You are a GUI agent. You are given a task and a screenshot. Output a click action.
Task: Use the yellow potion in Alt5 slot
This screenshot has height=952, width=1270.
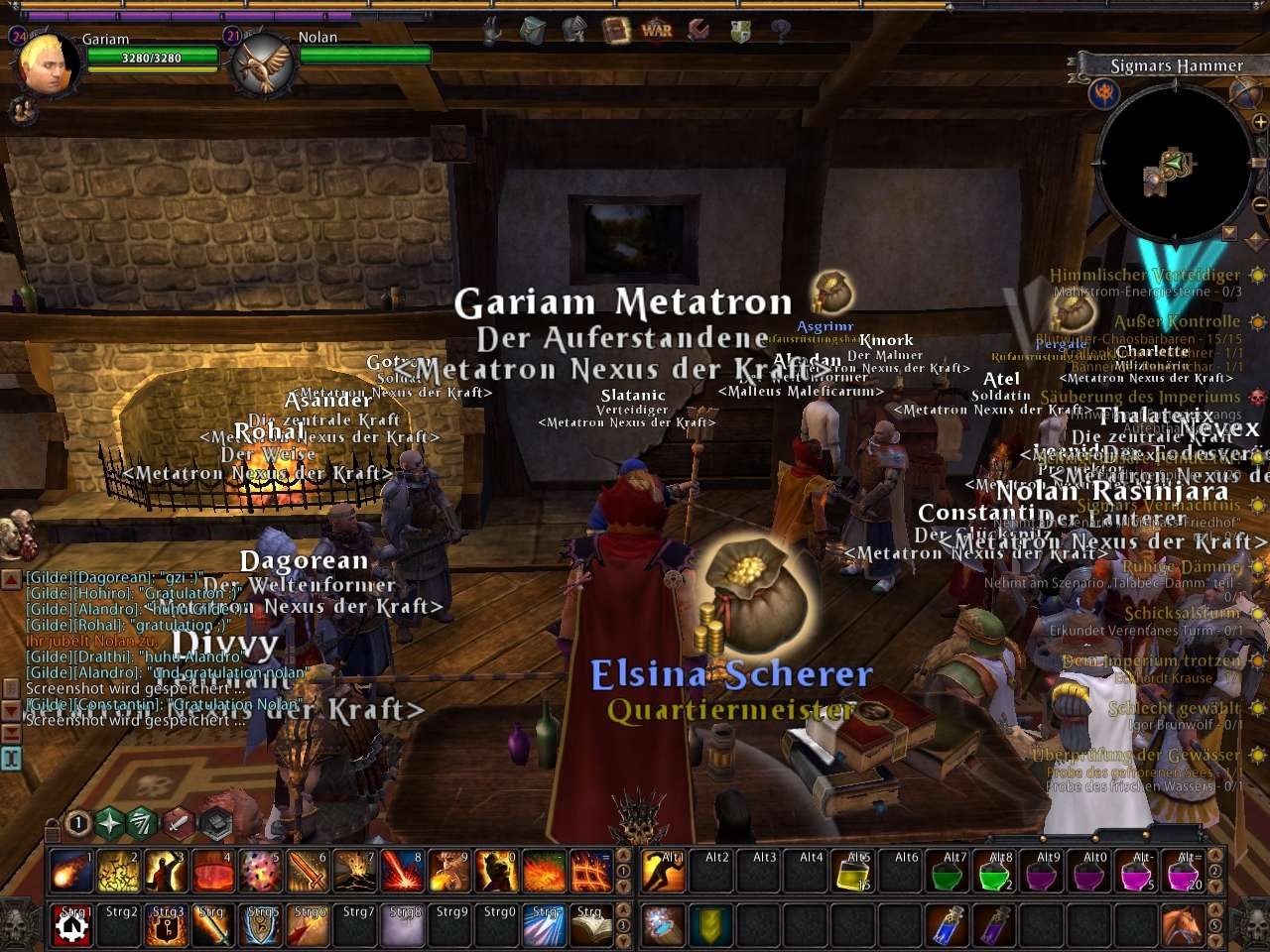854,872
